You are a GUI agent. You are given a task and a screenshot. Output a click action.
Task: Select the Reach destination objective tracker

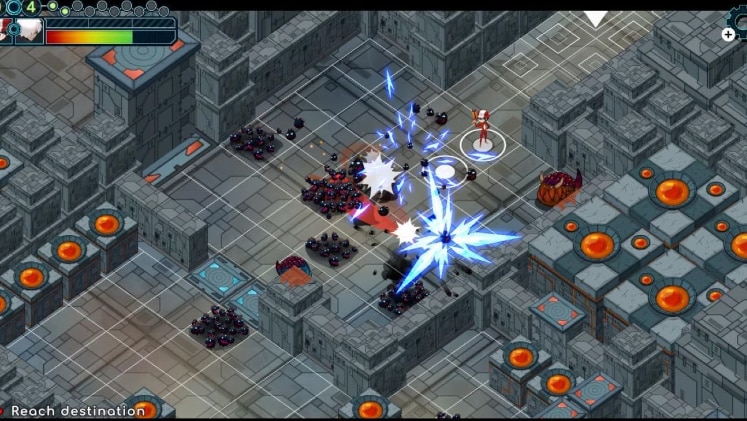pyautogui.click(x=77, y=411)
